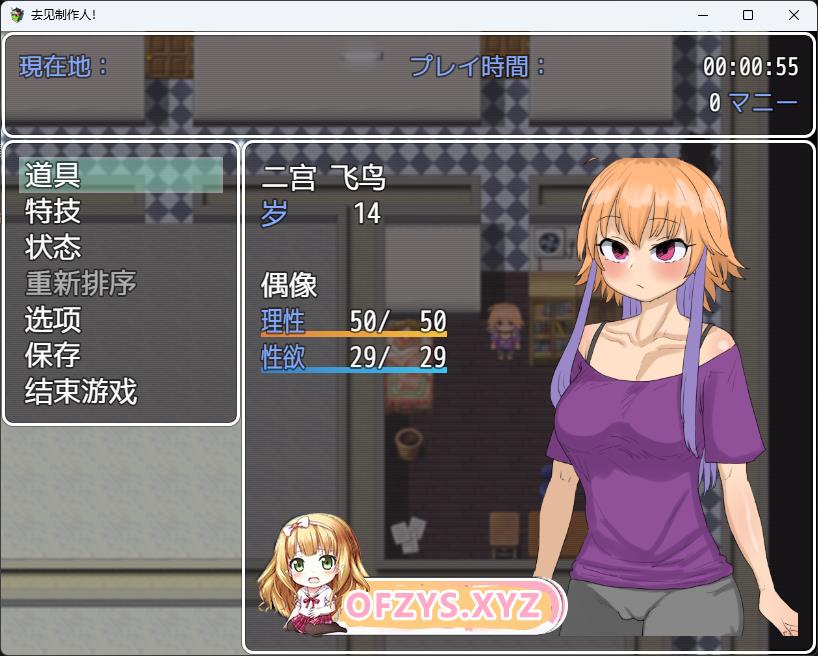
Task: Select the 特技 skills entry
Action: [53, 212]
